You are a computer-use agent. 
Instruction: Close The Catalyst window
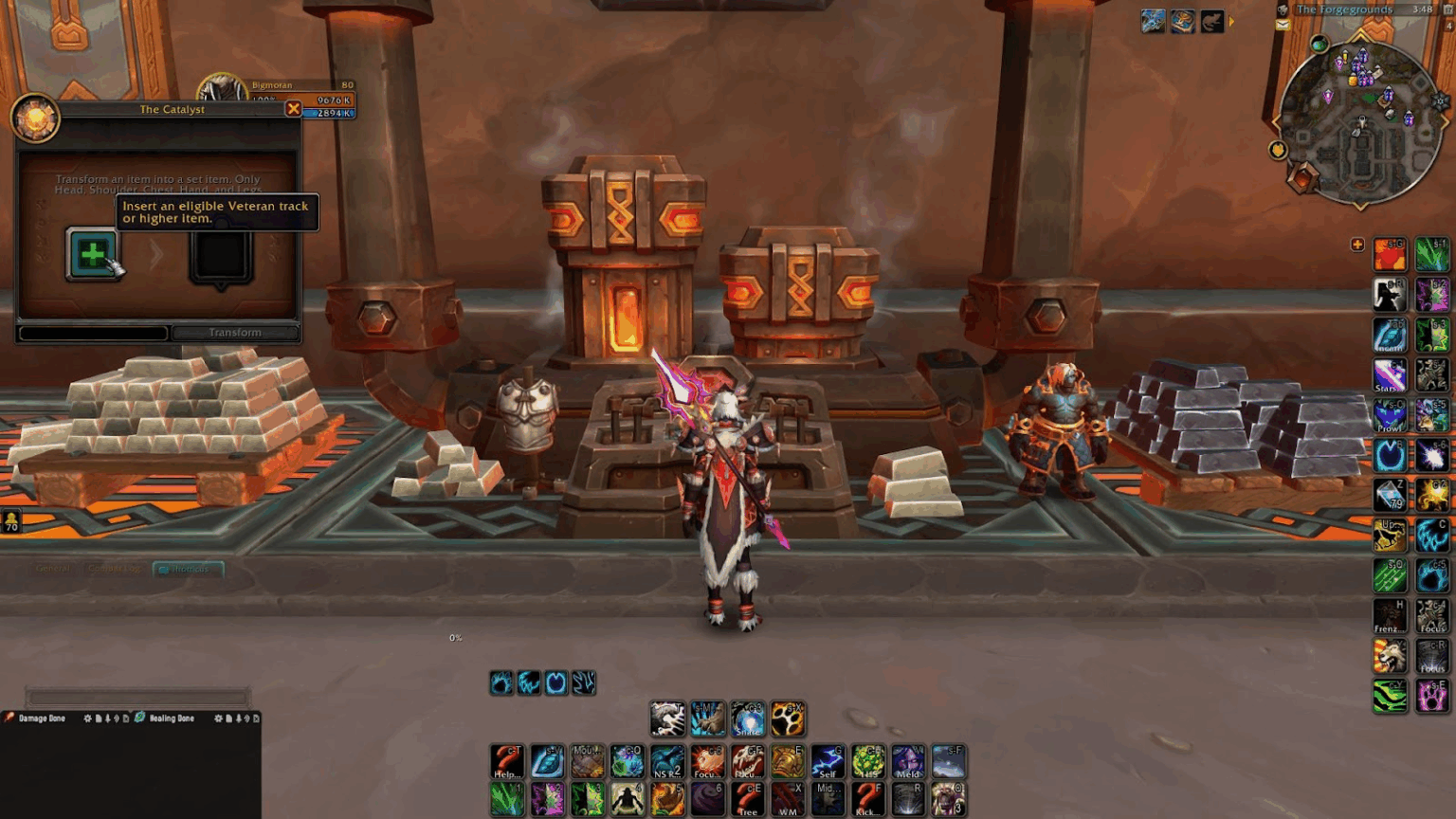[x=294, y=109]
